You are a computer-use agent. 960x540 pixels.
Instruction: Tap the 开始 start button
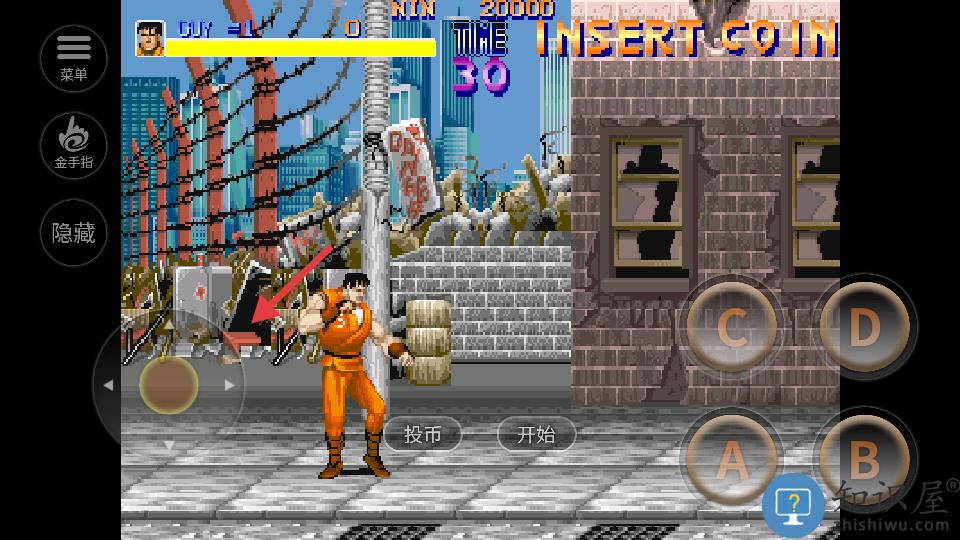[x=536, y=434]
